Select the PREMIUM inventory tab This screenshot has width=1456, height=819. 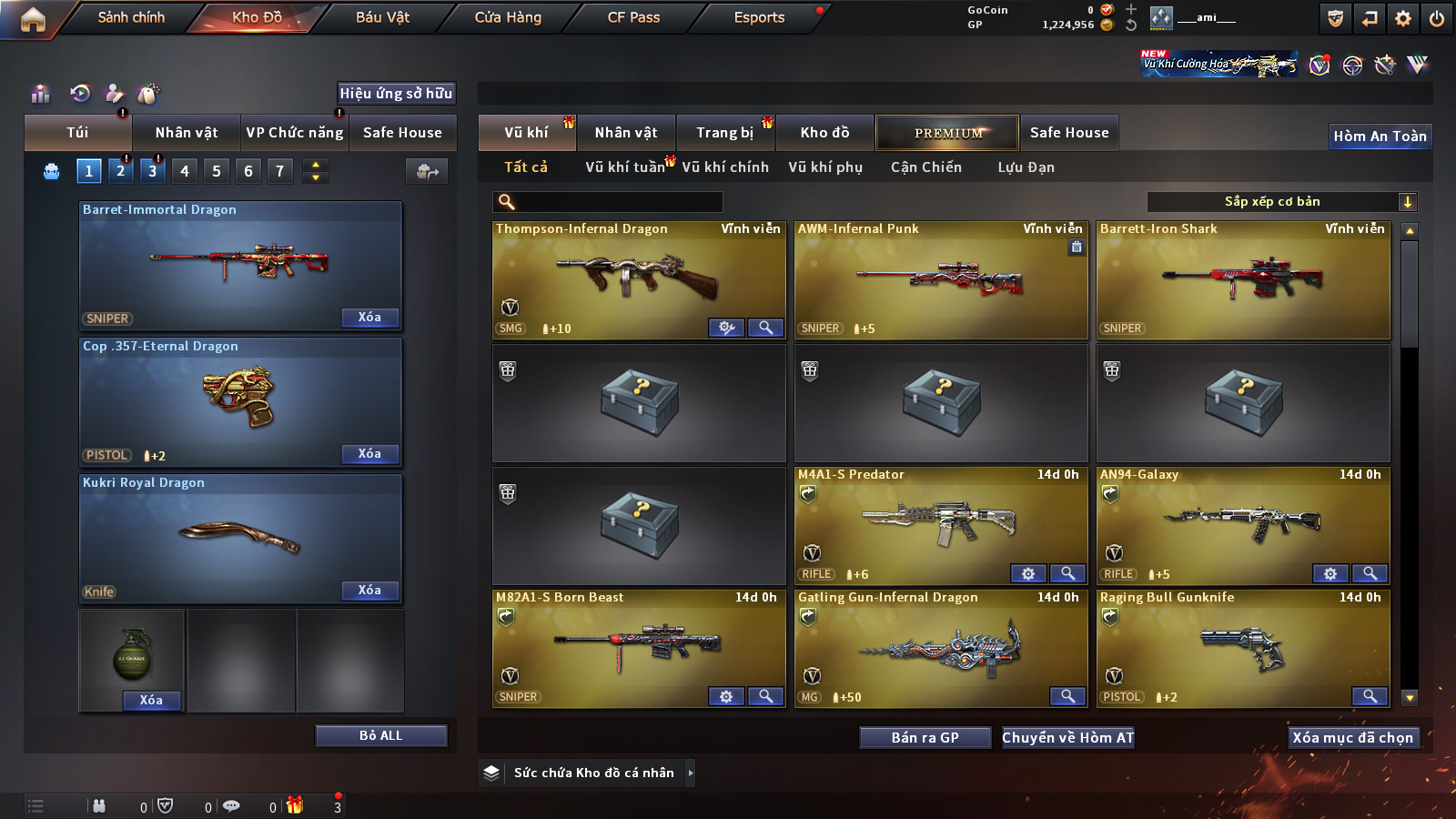(947, 133)
